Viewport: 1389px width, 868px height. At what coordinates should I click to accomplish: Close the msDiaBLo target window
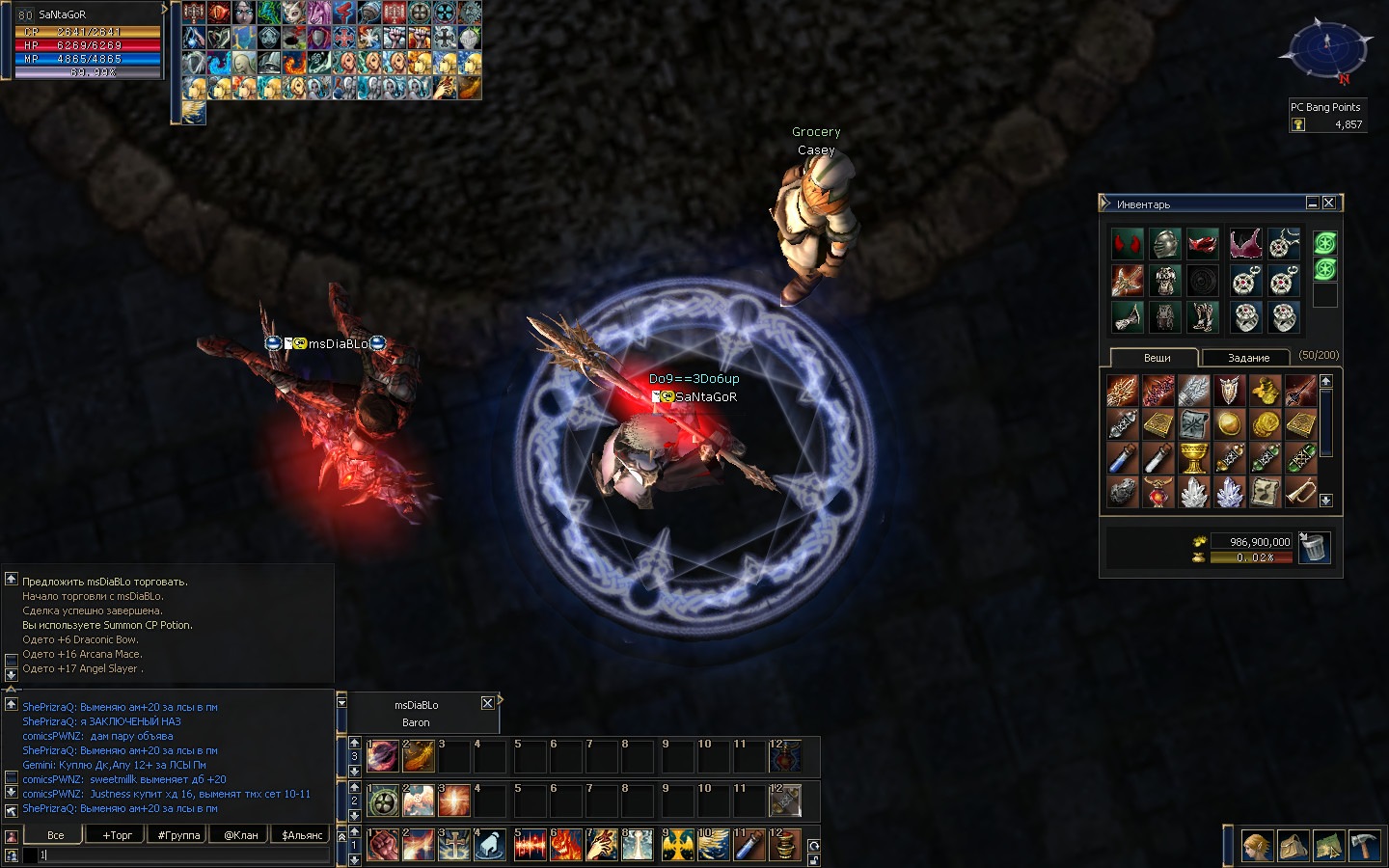tap(487, 703)
